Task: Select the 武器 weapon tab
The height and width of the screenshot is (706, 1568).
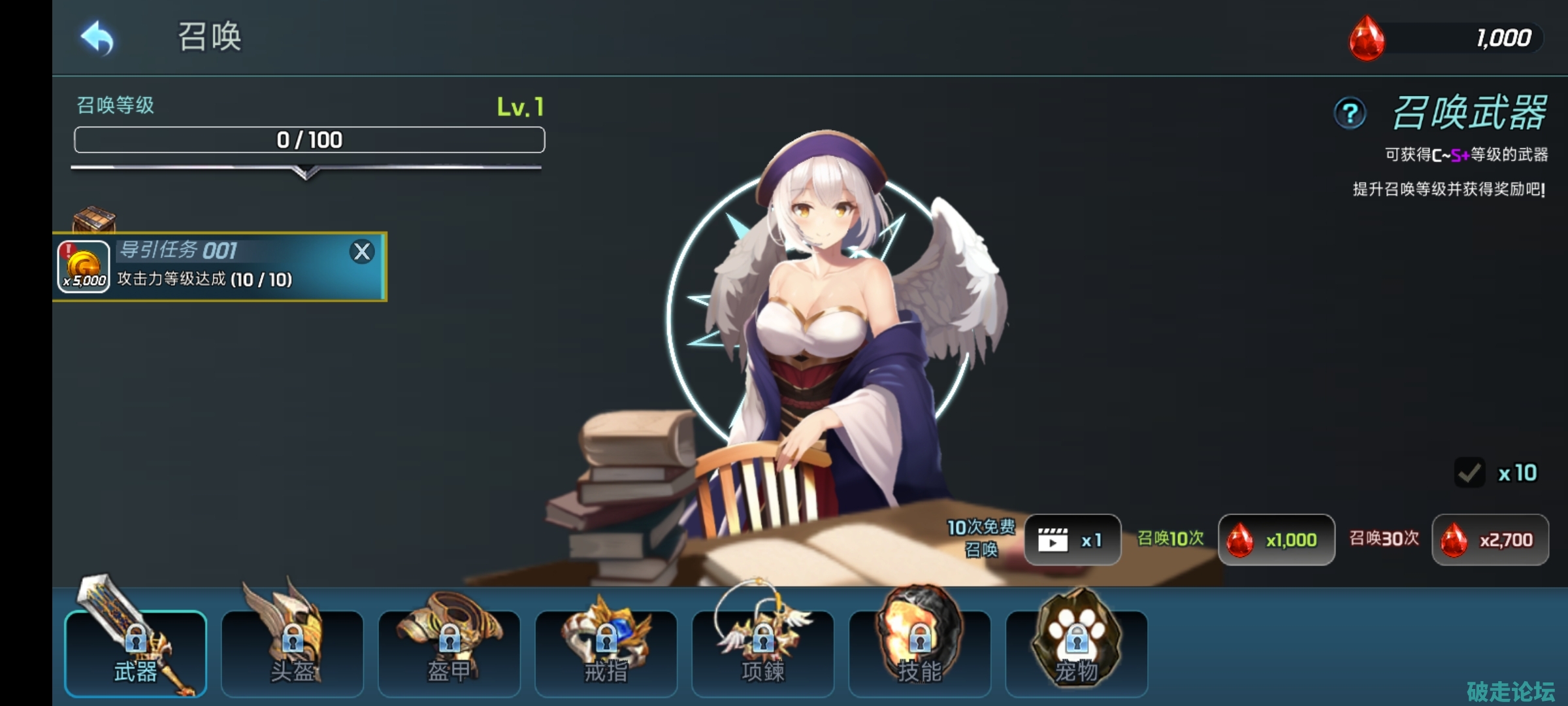Action: click(136, 654)
